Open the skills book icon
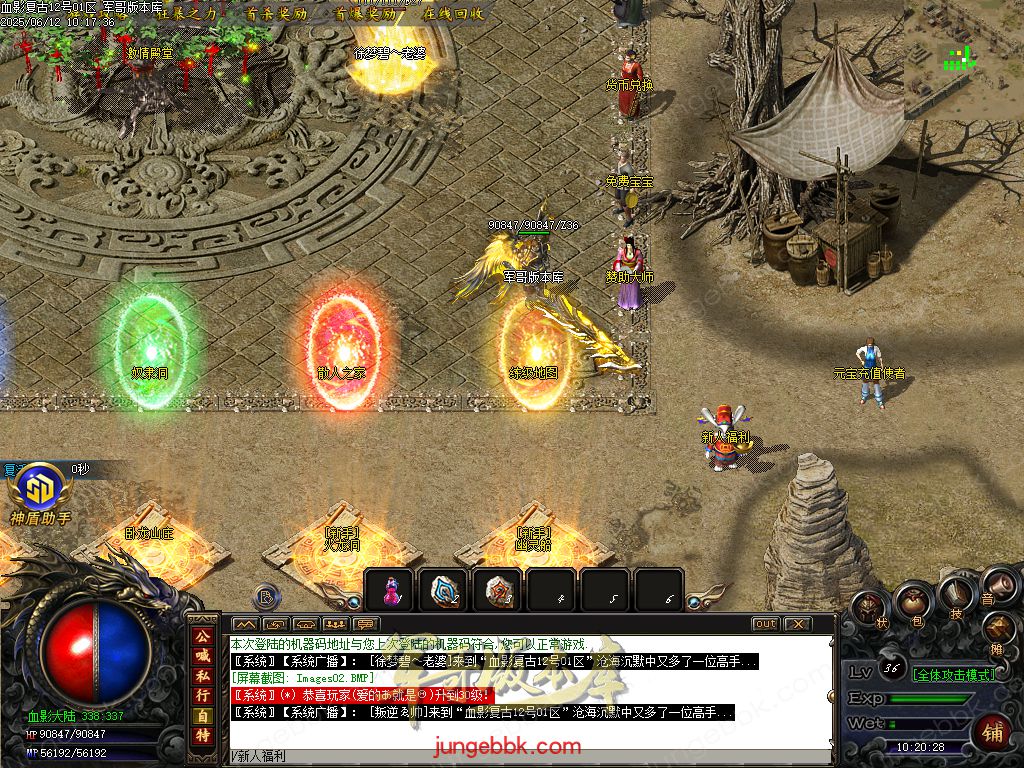1024x768 pixels. tap(957, 594)
